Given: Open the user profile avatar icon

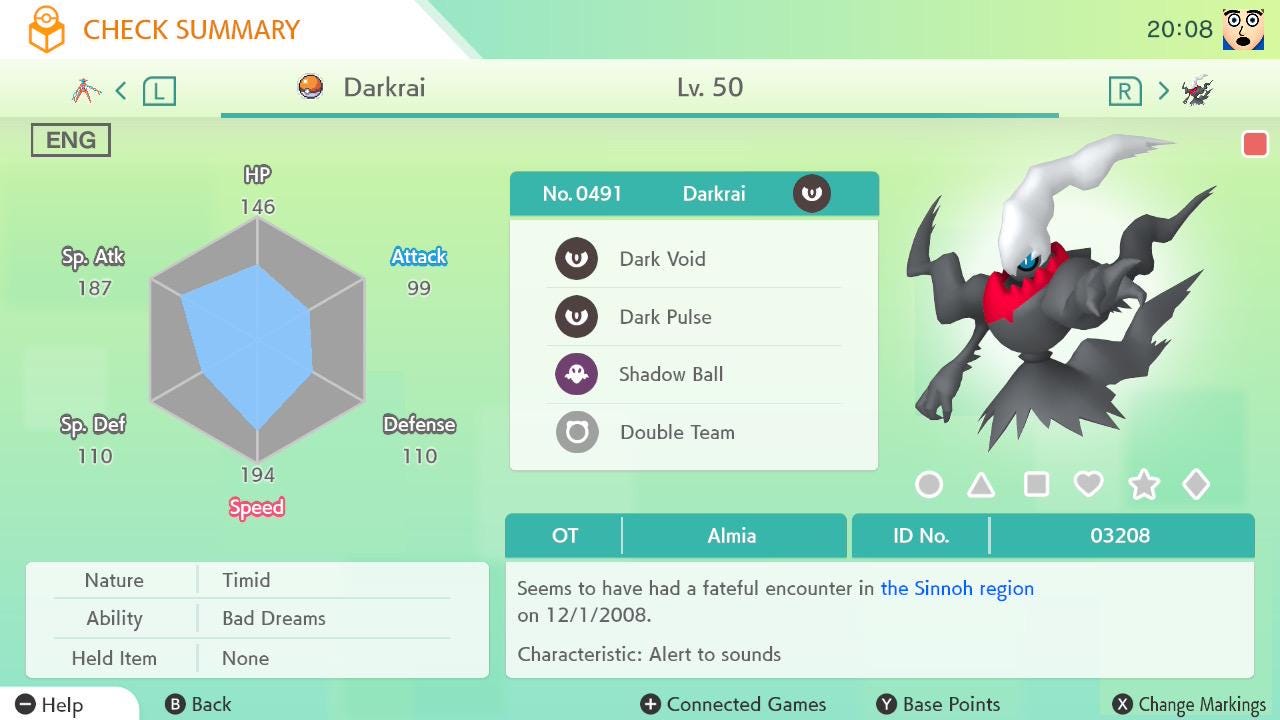Looking at the screenshot, I should pyautogui.click(x=1243, y=30).
